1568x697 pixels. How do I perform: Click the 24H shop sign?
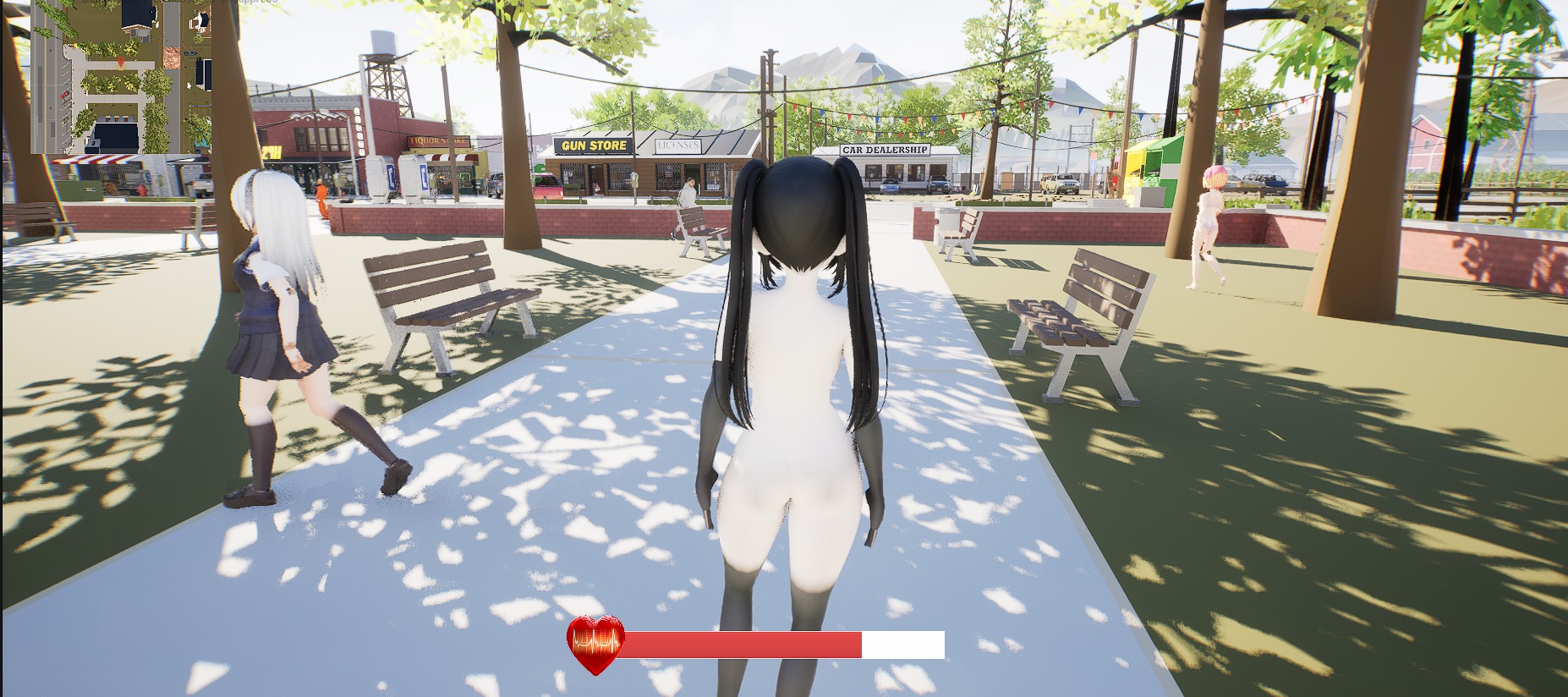[x=271, y=152]
